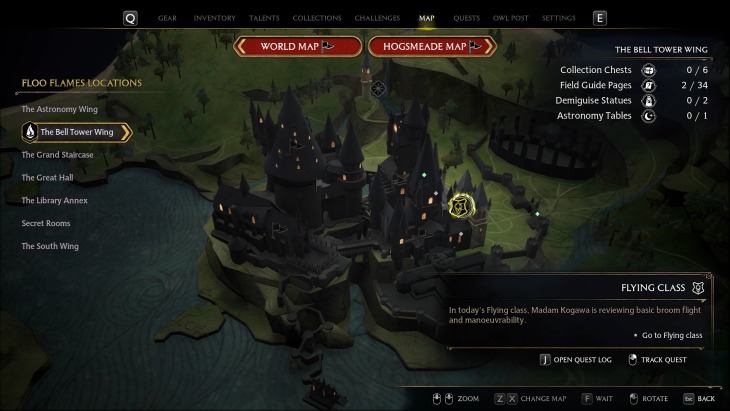The width and height of the screenshot is (730, 411).
Task: Go to the Collections tab
Action: (x=316, y=18)
